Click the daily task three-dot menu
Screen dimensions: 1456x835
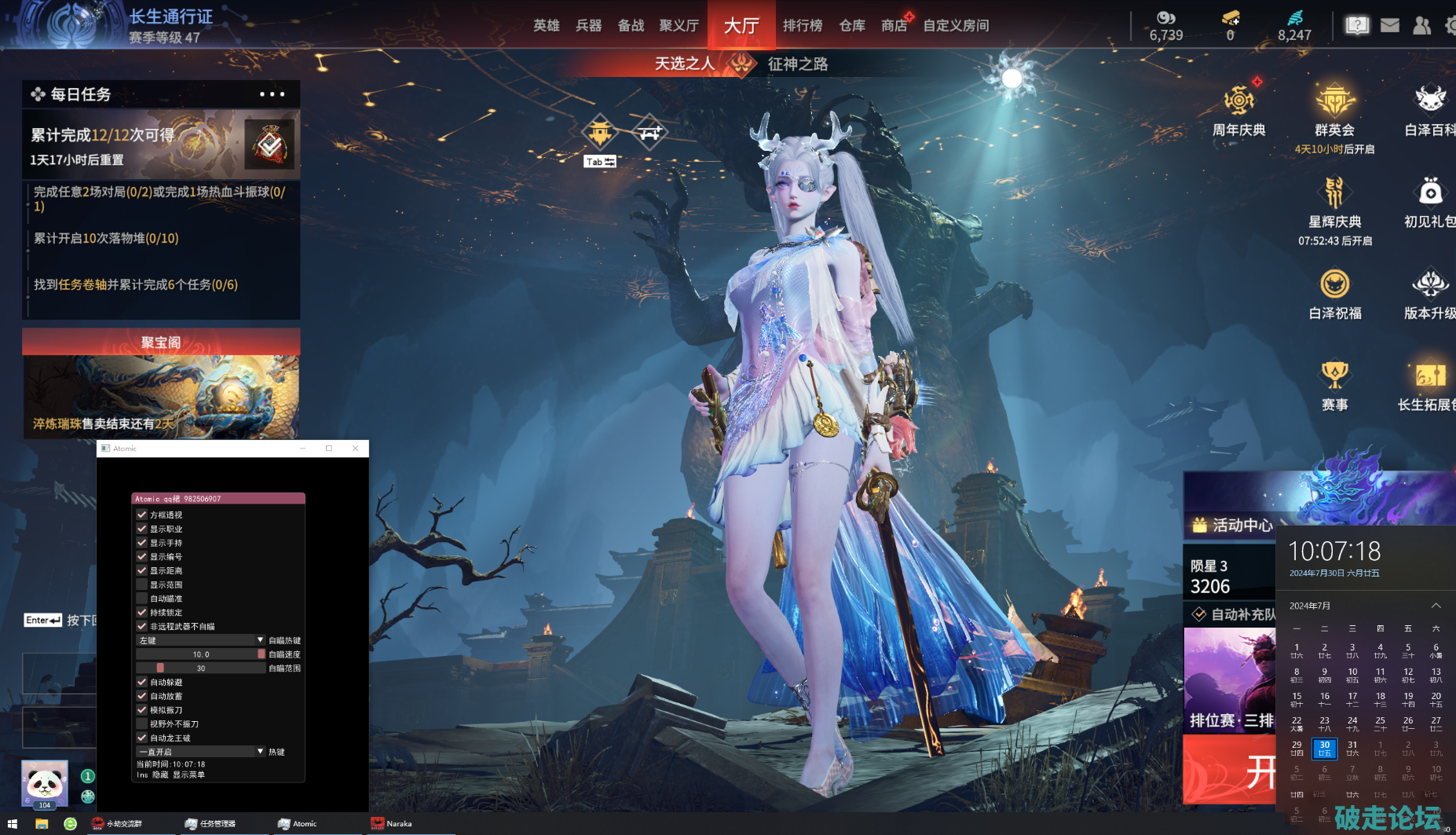(x=272, y=94)
